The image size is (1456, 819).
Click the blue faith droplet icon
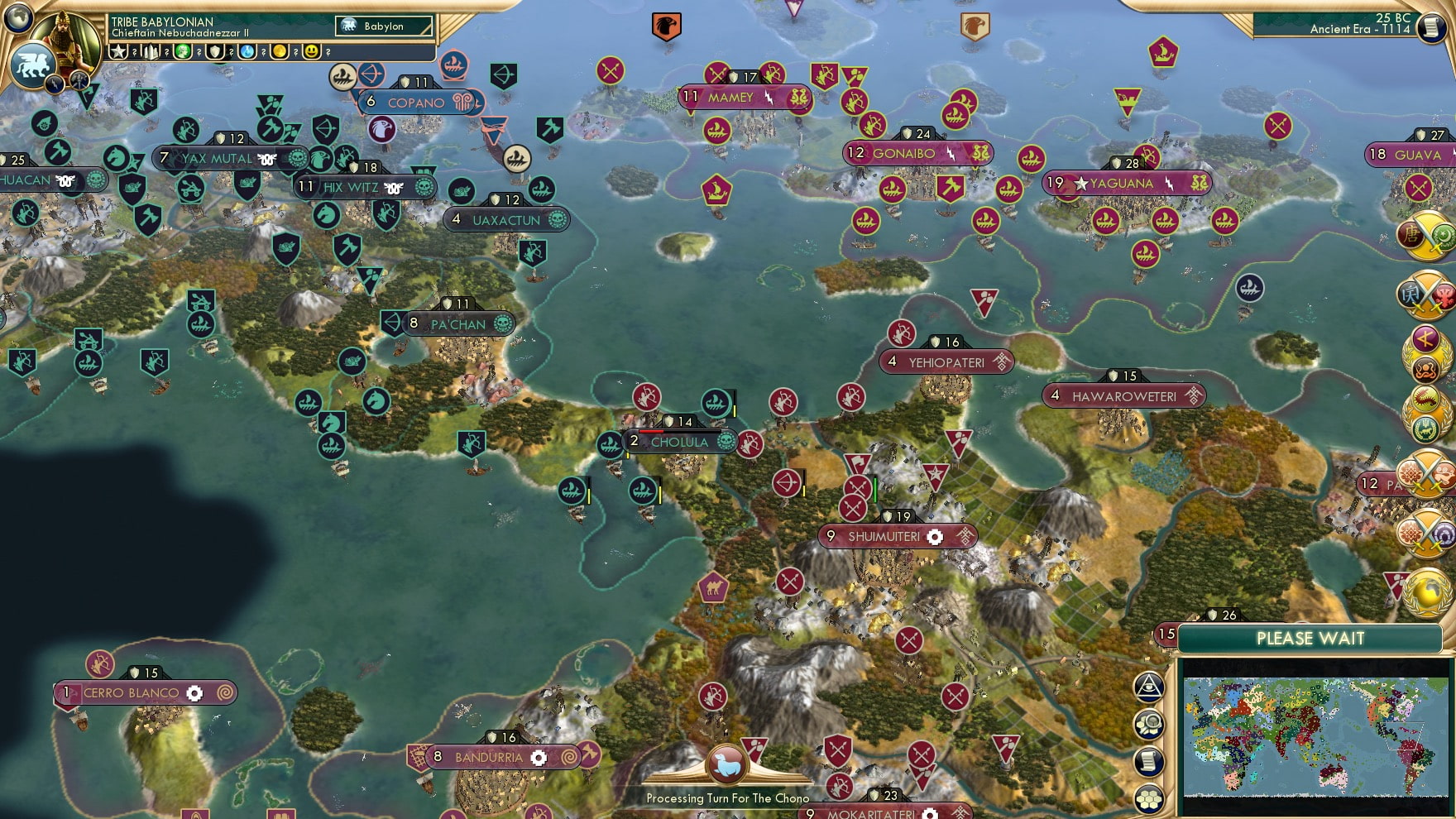[x=248, y=52]
